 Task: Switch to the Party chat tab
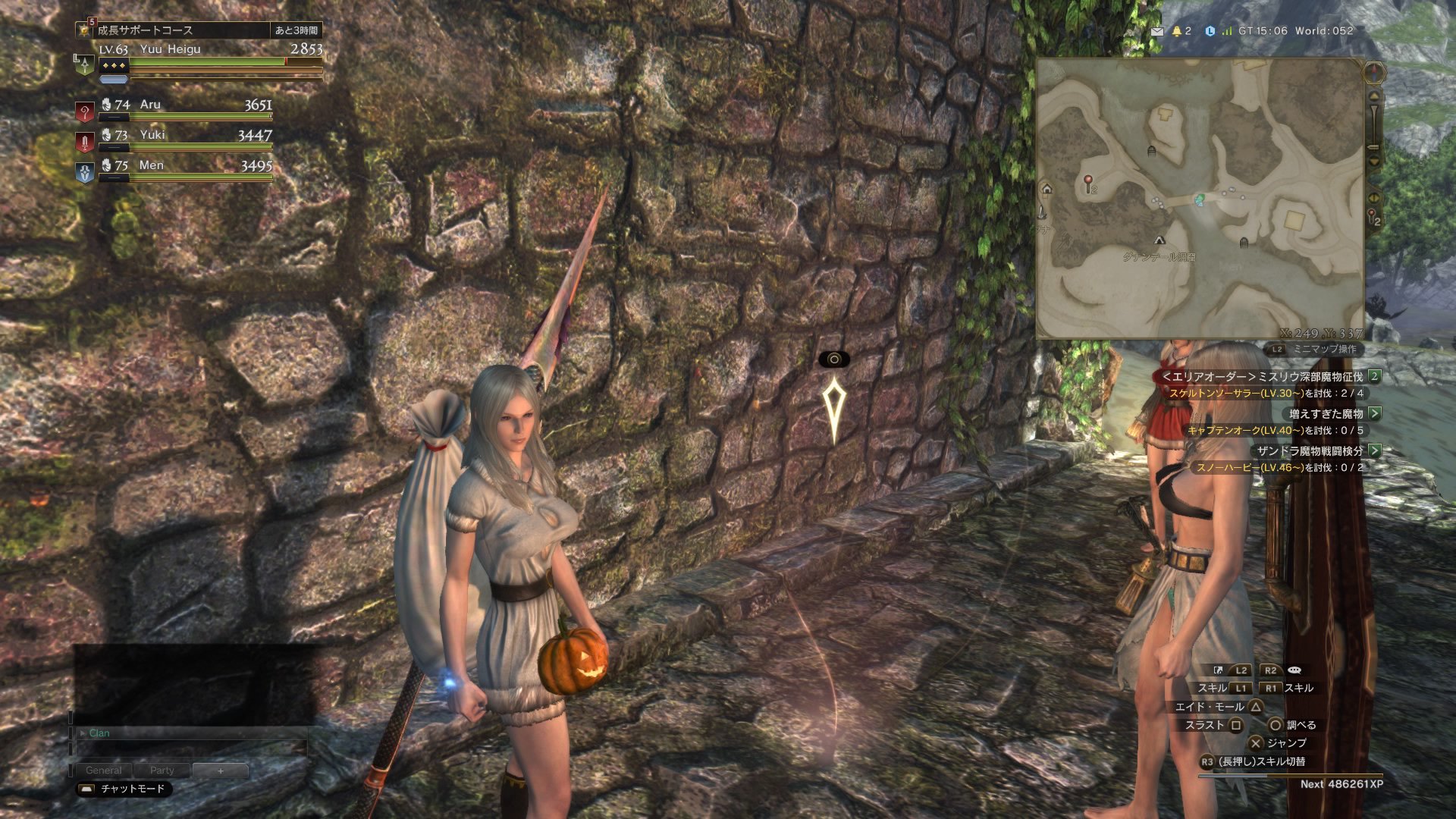coord(162,770)
